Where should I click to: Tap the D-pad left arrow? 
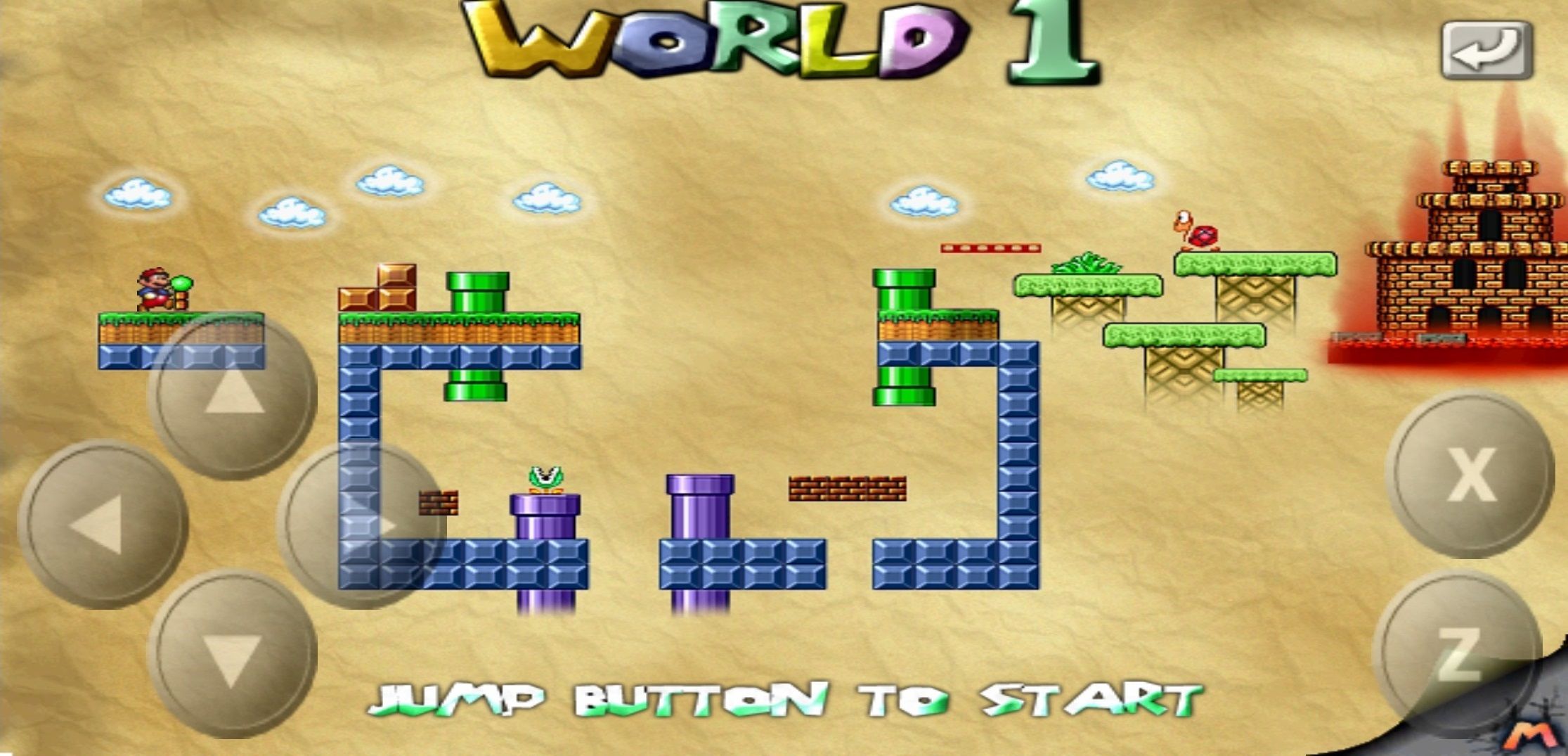click(103, 525)
